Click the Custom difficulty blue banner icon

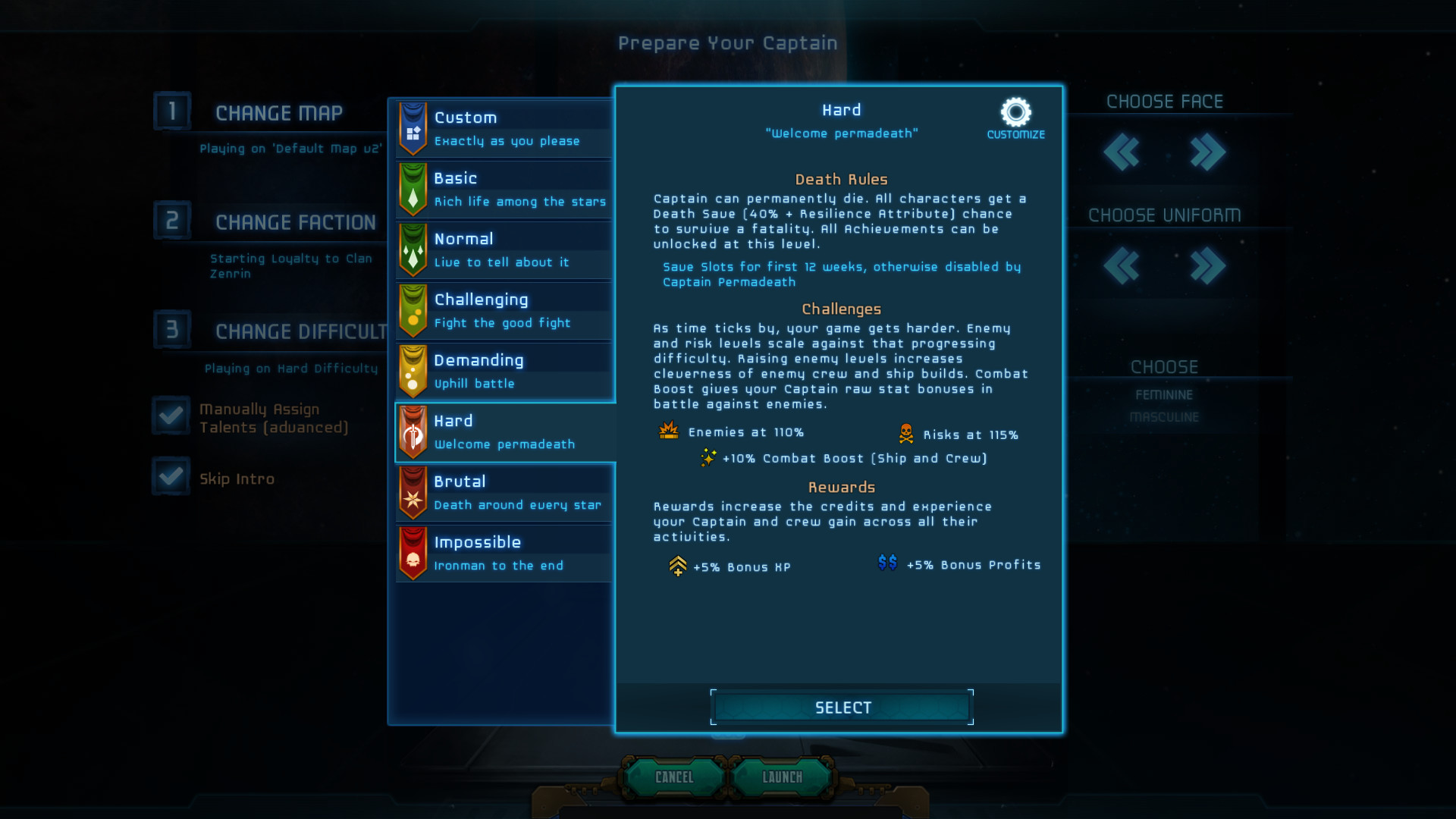412,129
